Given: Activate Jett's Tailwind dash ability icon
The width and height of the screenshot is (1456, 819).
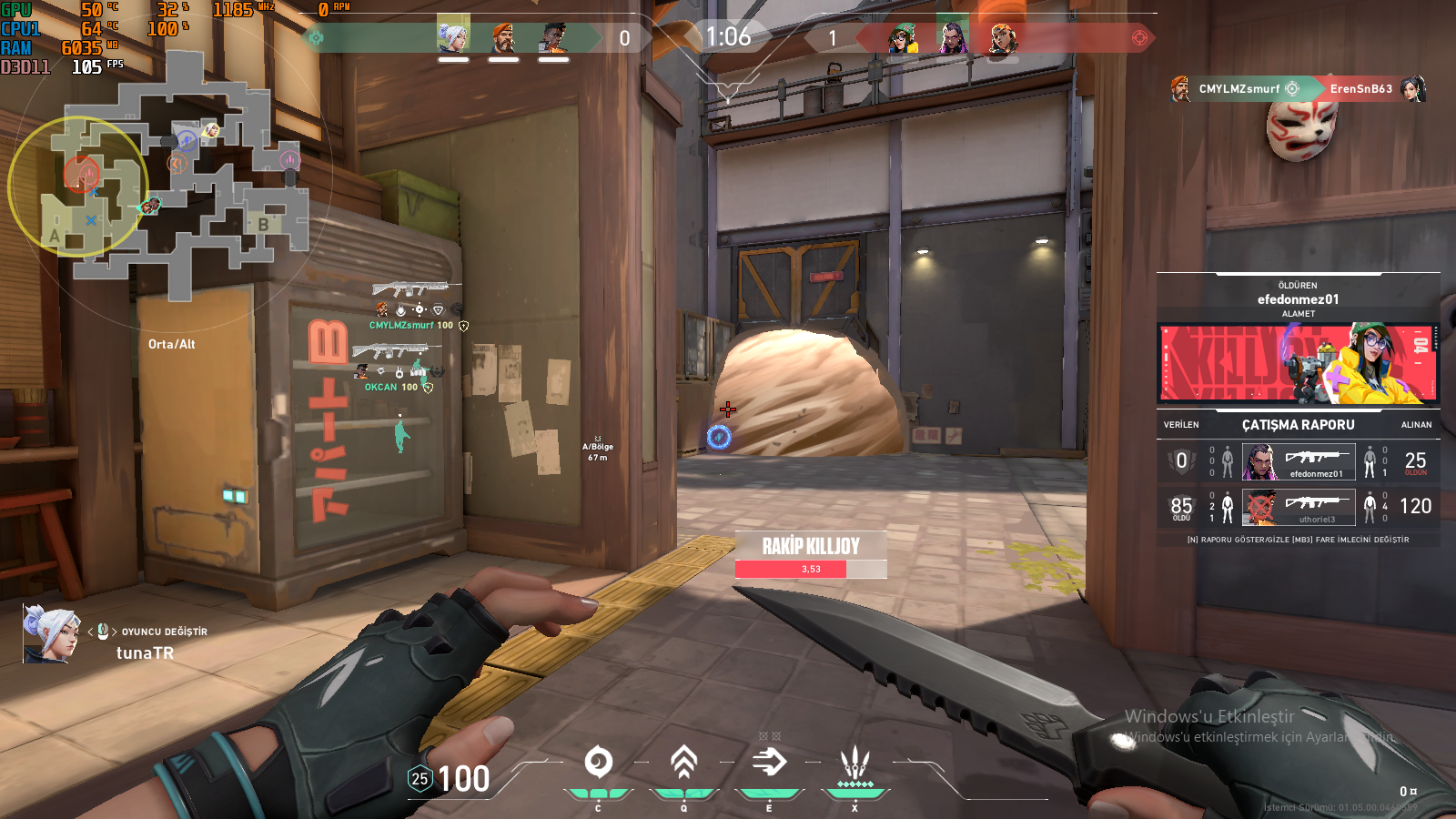Looking at the screenshot, I should click(x=769, y=763).
